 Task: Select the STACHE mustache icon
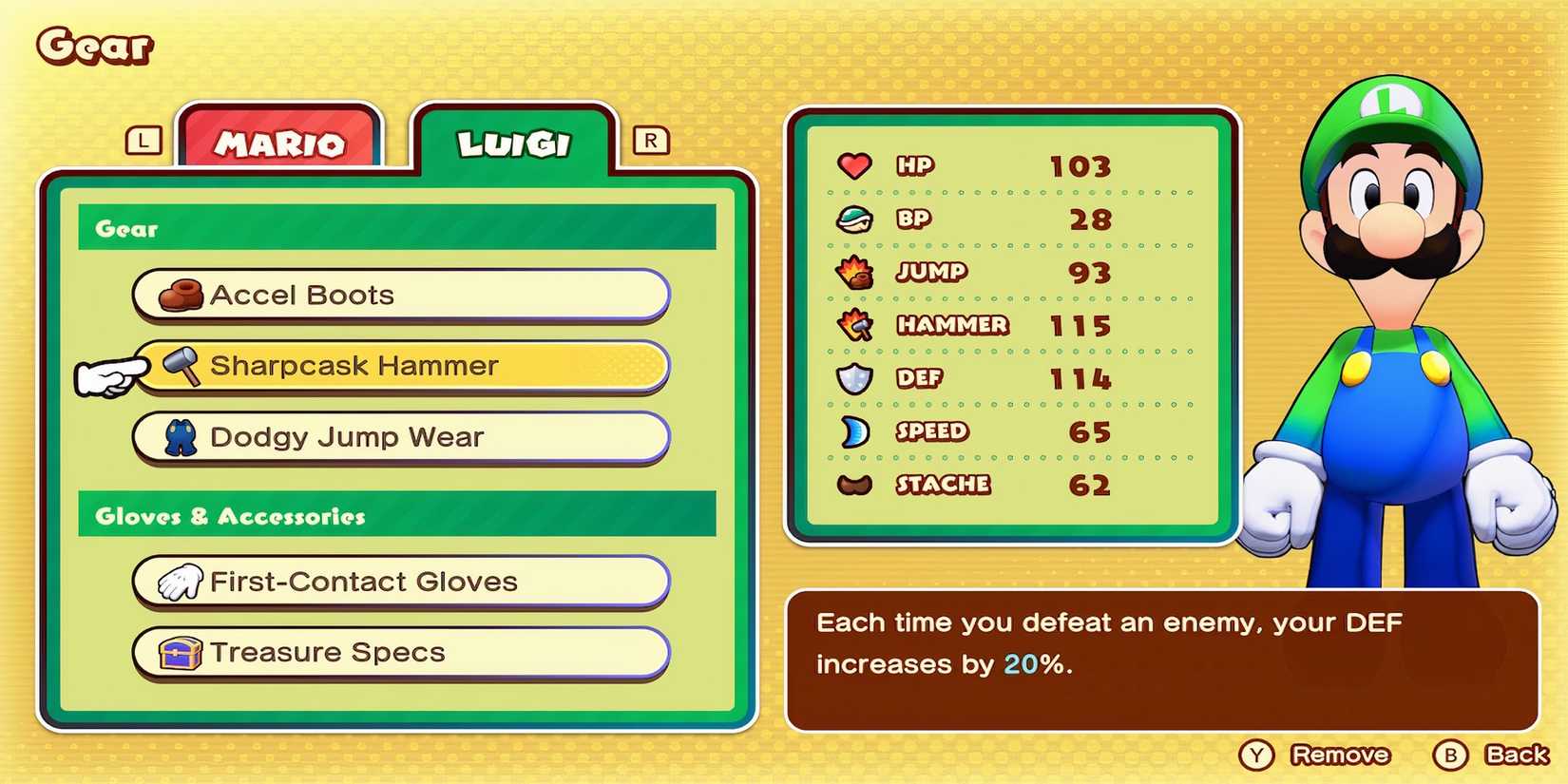pos(854,485)
